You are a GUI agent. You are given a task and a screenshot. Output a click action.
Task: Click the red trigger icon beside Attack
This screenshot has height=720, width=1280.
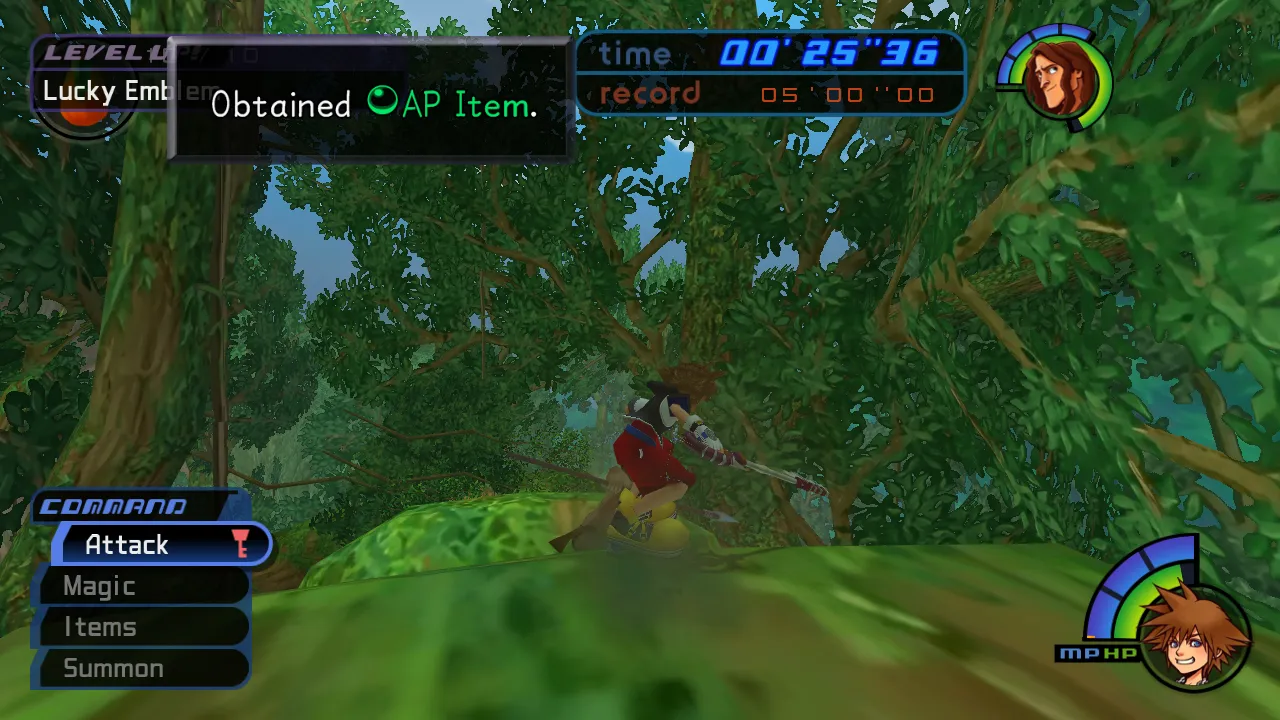click(x=241, y=544)
